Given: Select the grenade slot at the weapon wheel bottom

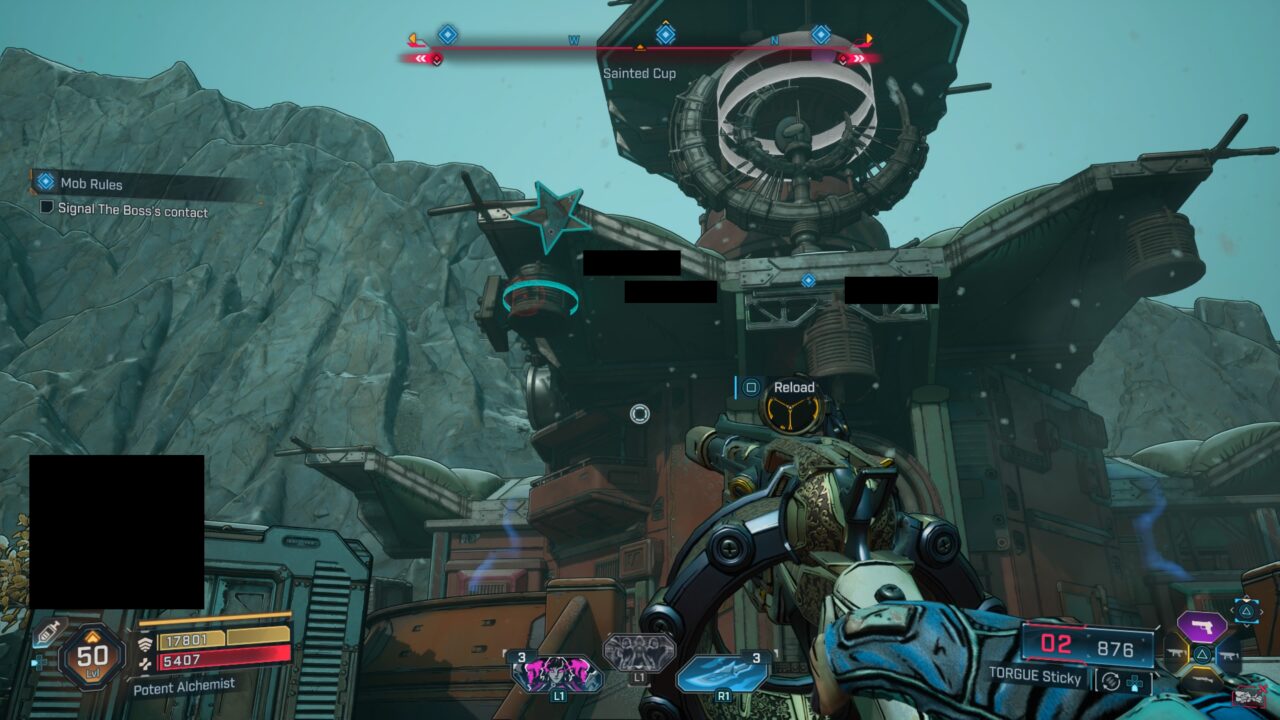Looking at the screenshot, I should [1200, 678].
